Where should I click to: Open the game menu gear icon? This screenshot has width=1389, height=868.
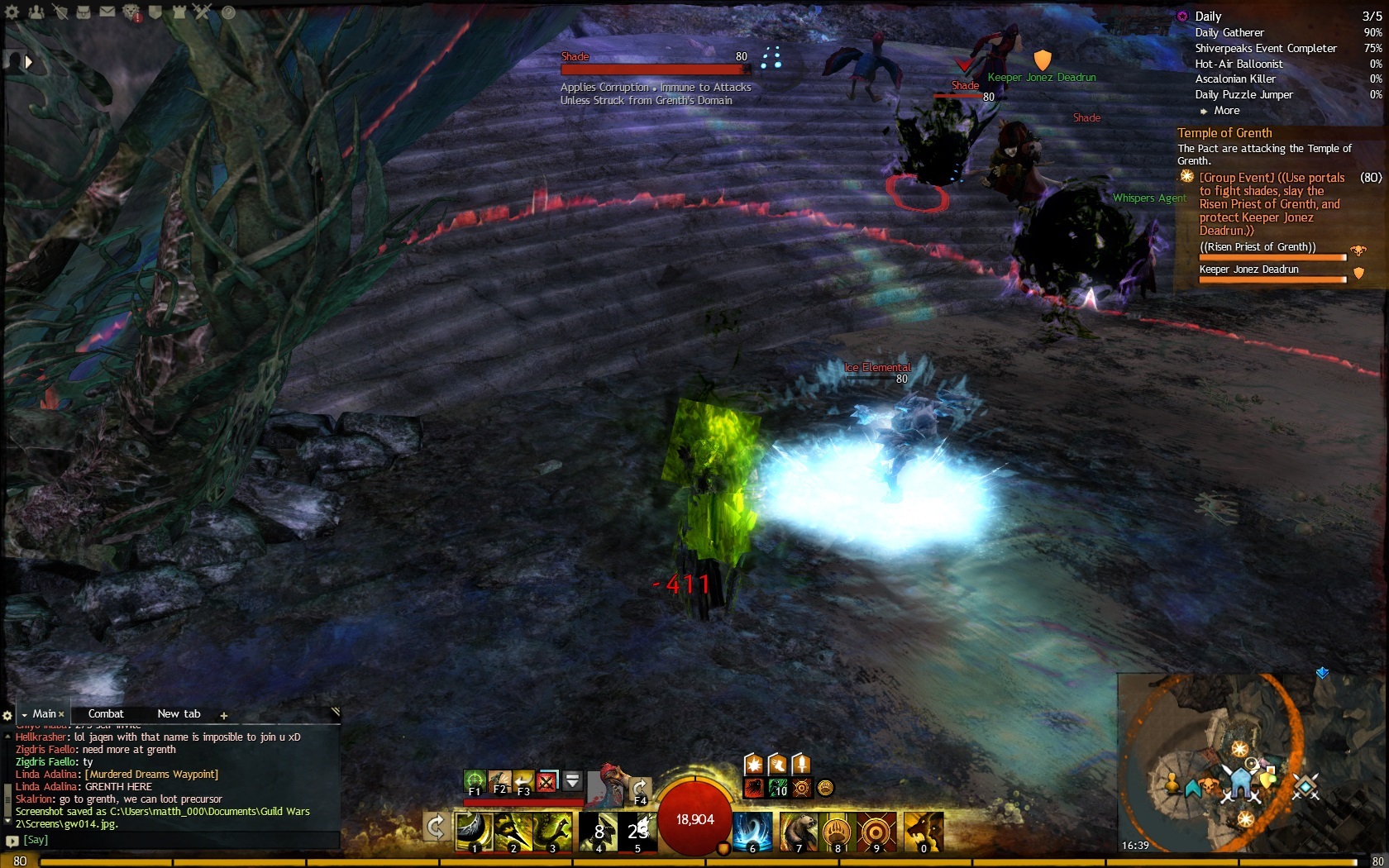[x=12, y=12]
